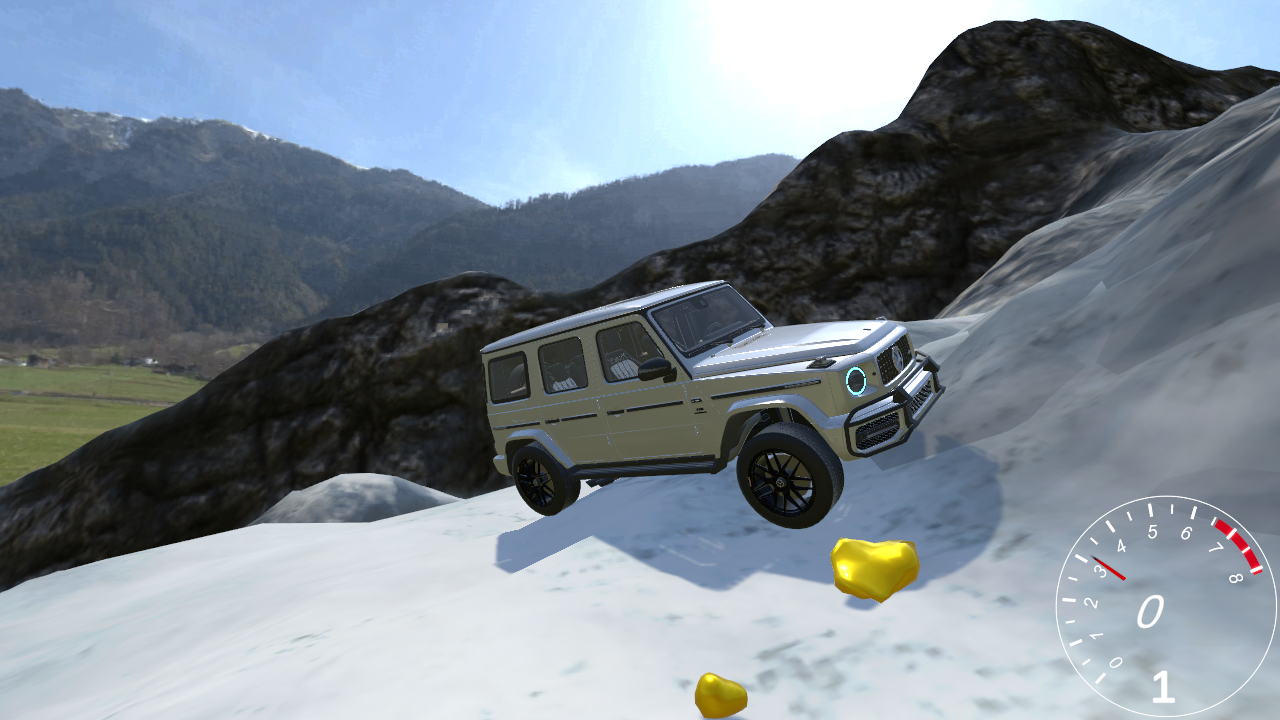
Task: Select the gear indicator showing 1
Action: tap(1162, 688)
